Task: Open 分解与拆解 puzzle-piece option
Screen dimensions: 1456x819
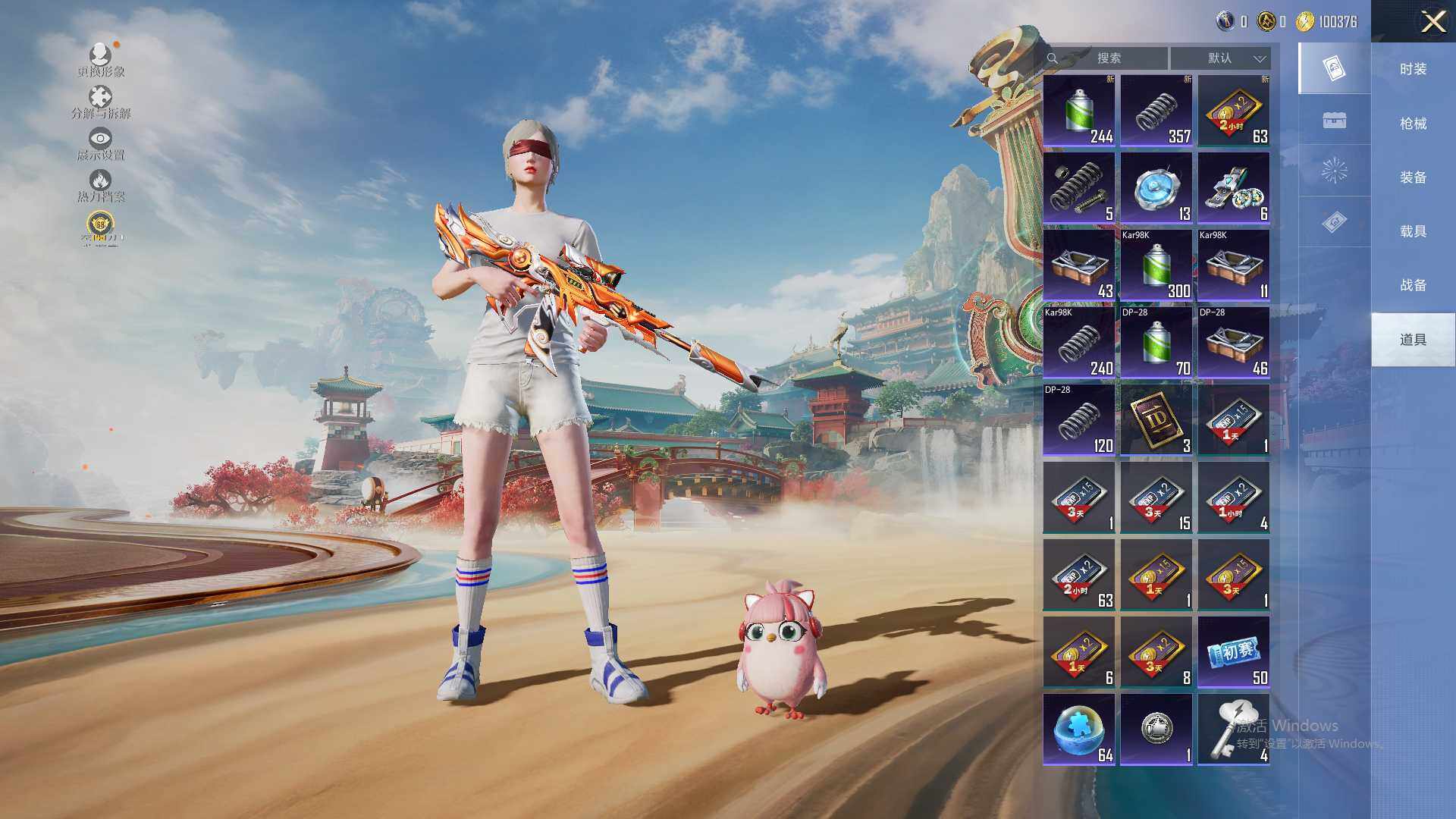Action: tap(101, 102)
